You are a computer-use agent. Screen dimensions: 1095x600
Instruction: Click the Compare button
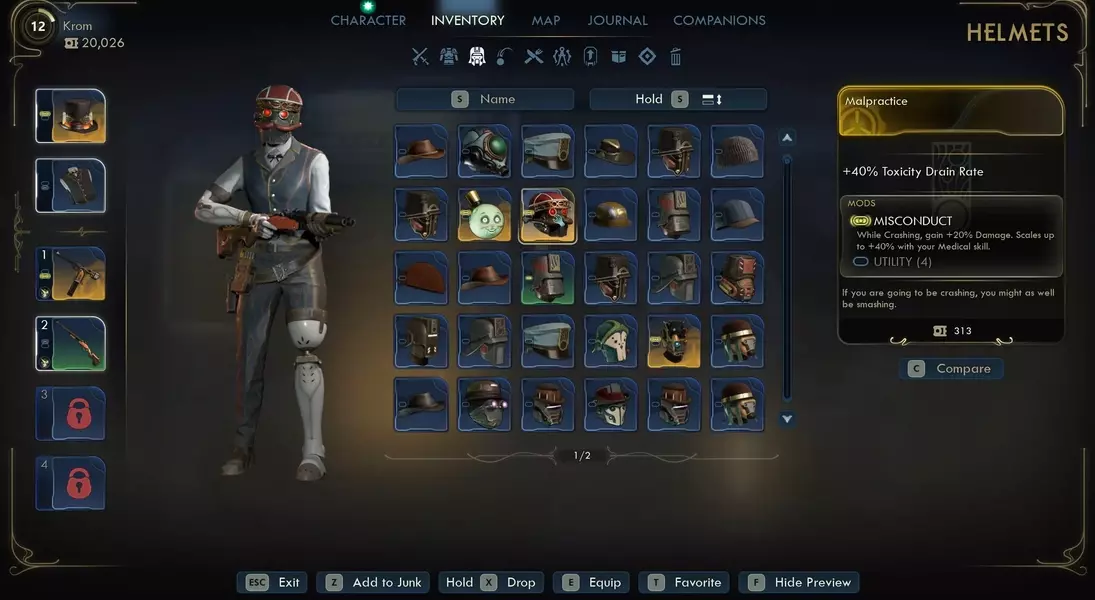(951, 369)
